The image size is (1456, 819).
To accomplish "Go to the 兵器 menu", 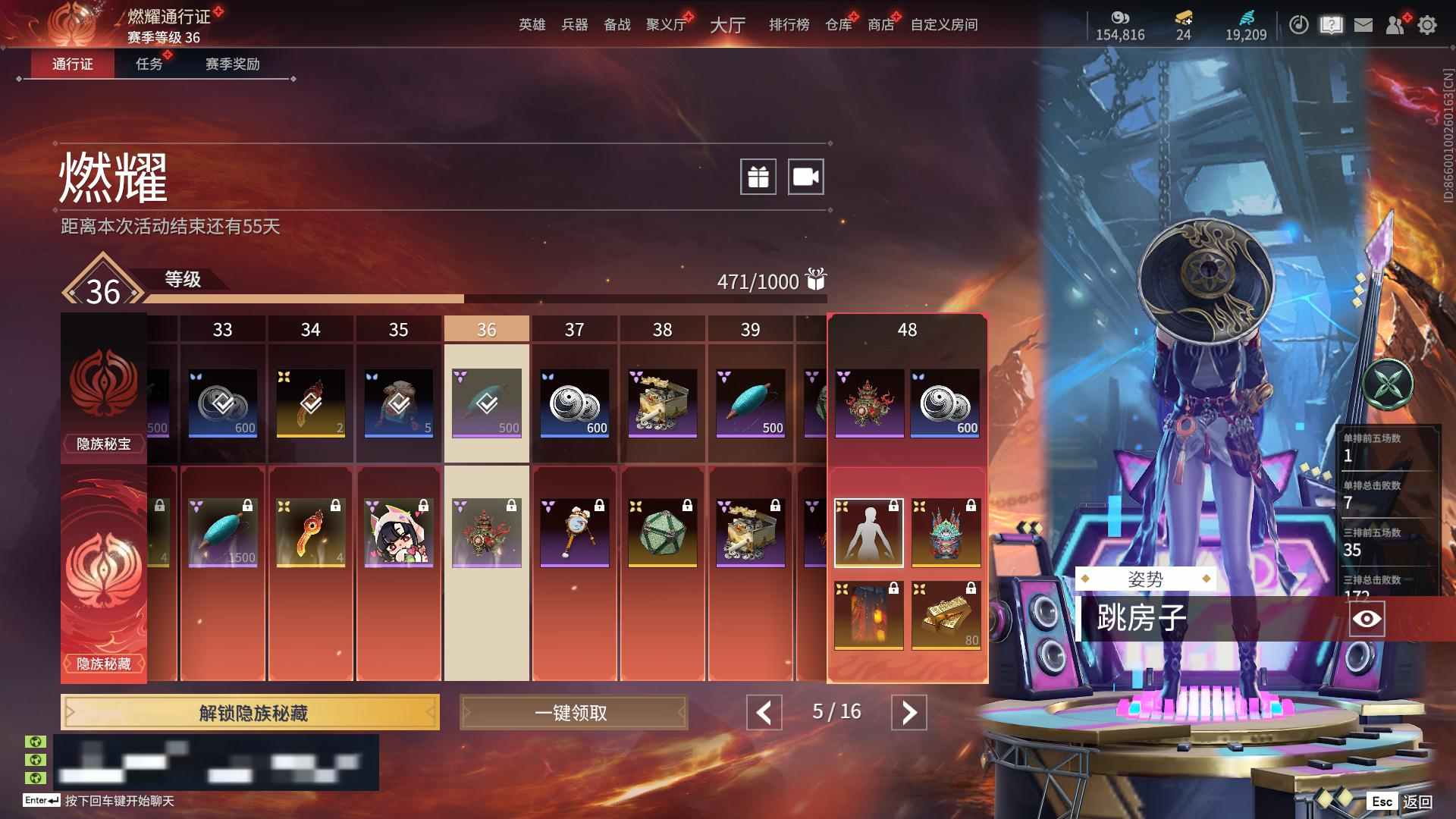I will click(x=574, y=25).
